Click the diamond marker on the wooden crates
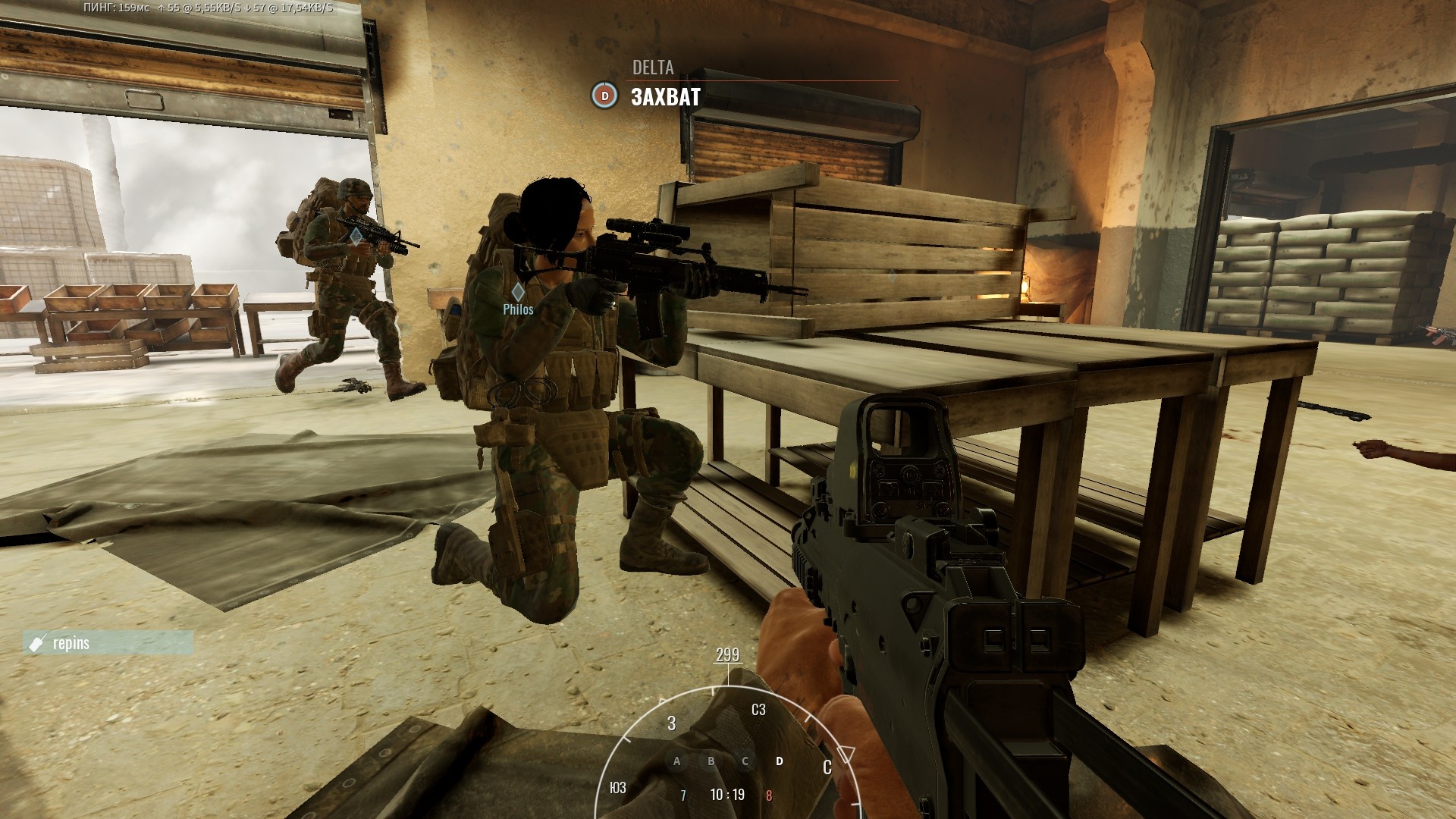This screenshot has width=1456, height=819. (893, 278)
